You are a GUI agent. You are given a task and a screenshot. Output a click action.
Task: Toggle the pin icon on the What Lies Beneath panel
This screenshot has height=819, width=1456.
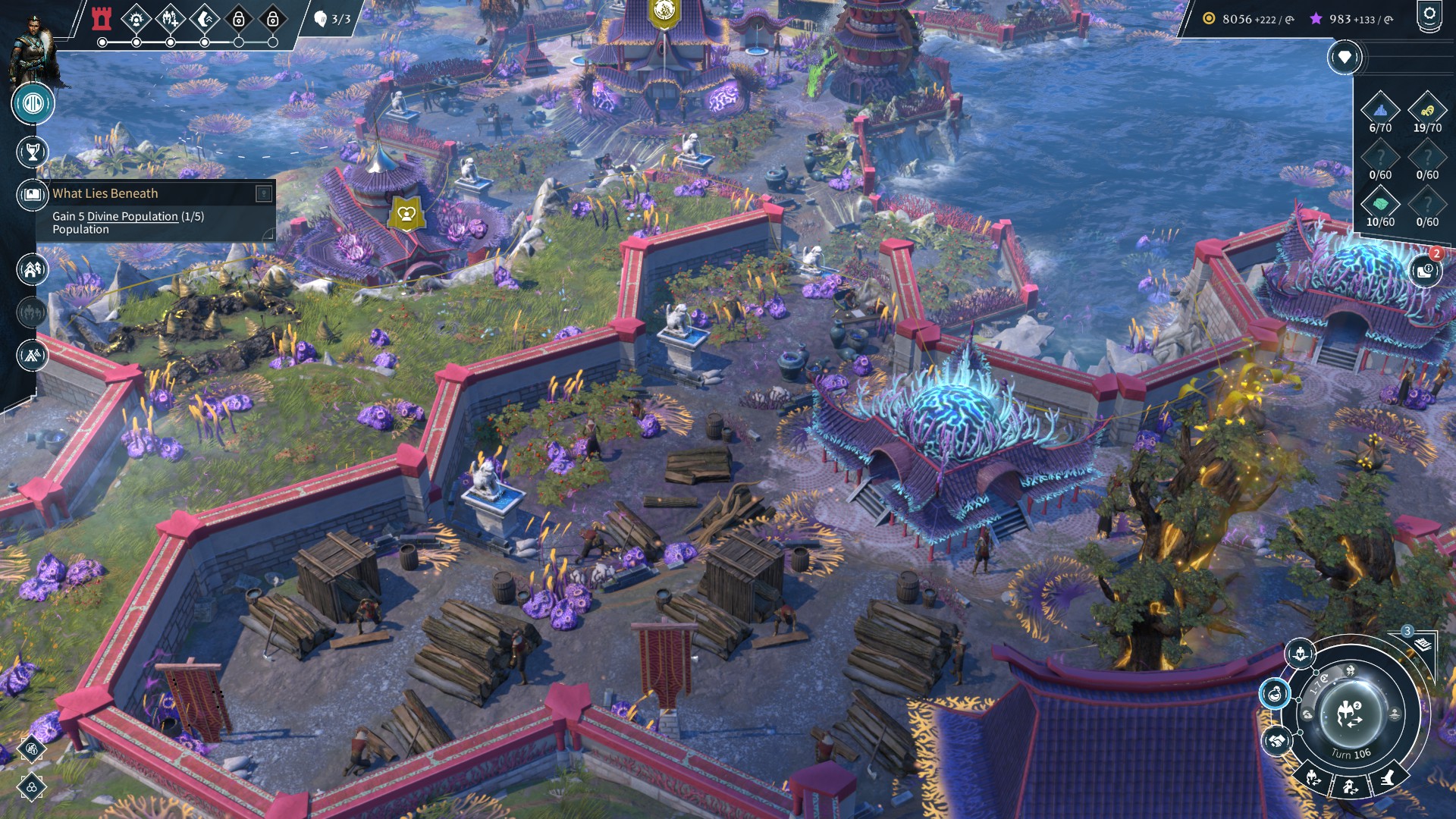(x=265, y=193)
